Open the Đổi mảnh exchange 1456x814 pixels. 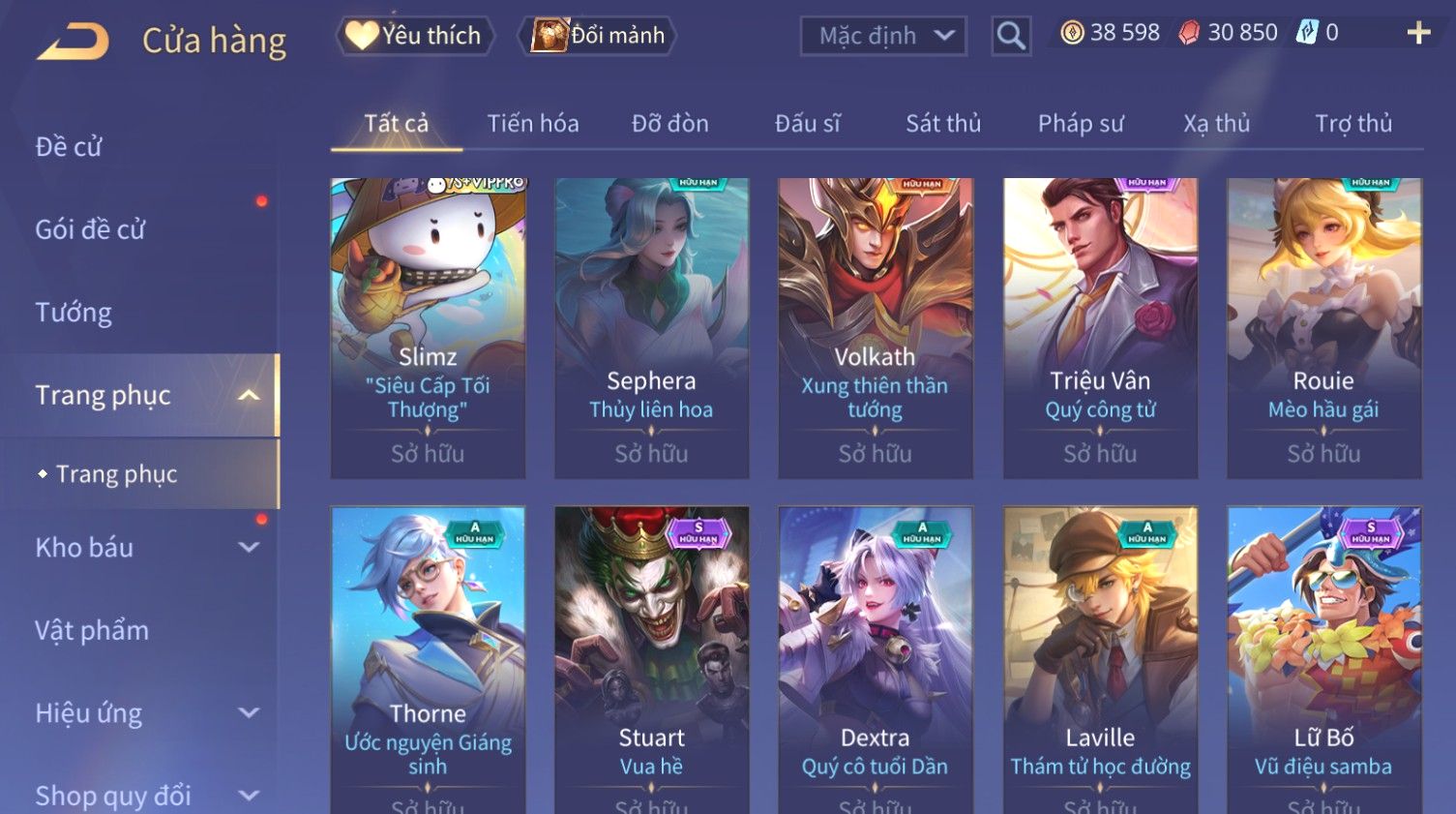pyautogui.click(x=599, y=36)
